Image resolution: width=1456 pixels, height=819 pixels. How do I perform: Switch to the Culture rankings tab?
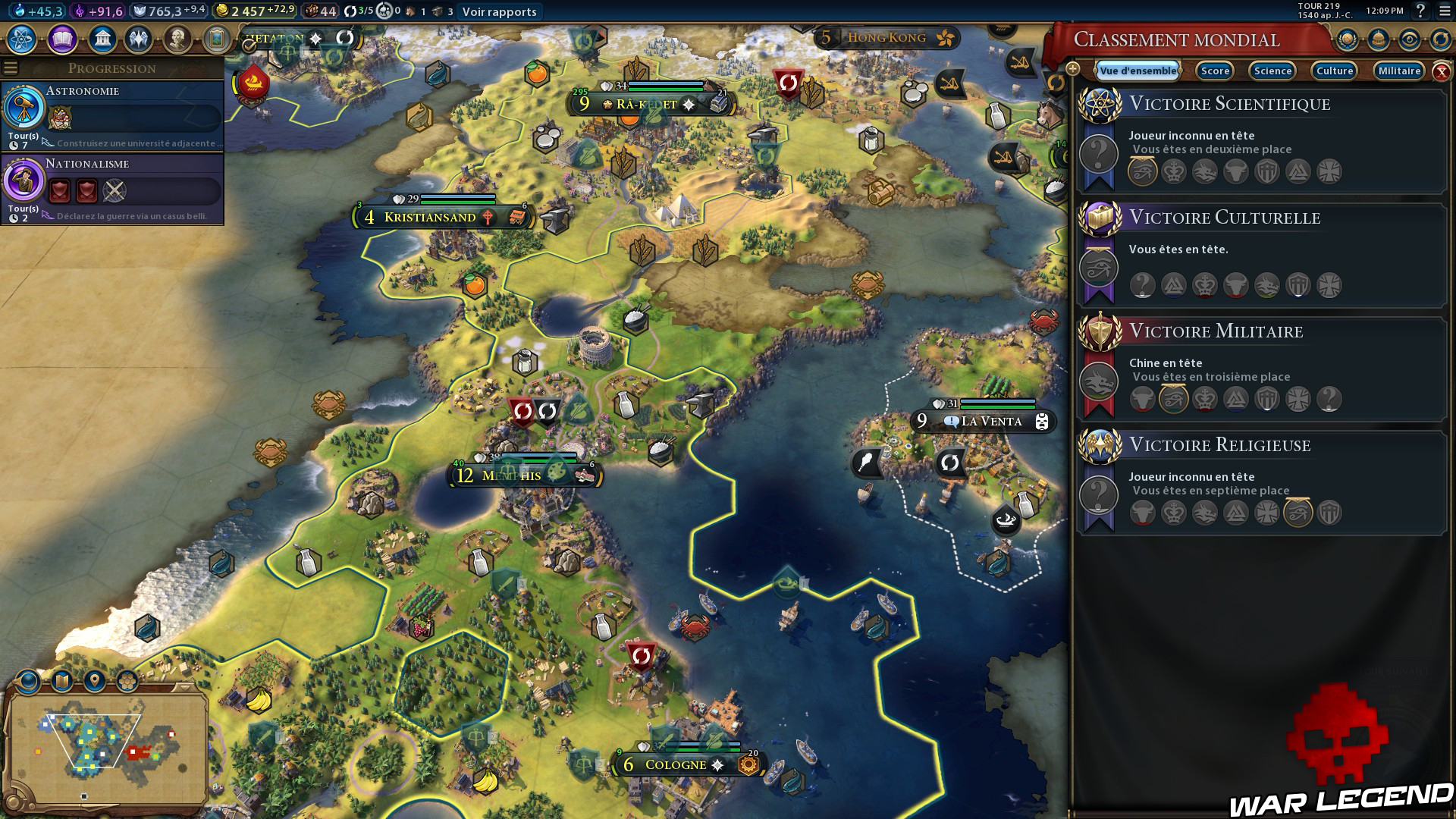pos(1334,71)
